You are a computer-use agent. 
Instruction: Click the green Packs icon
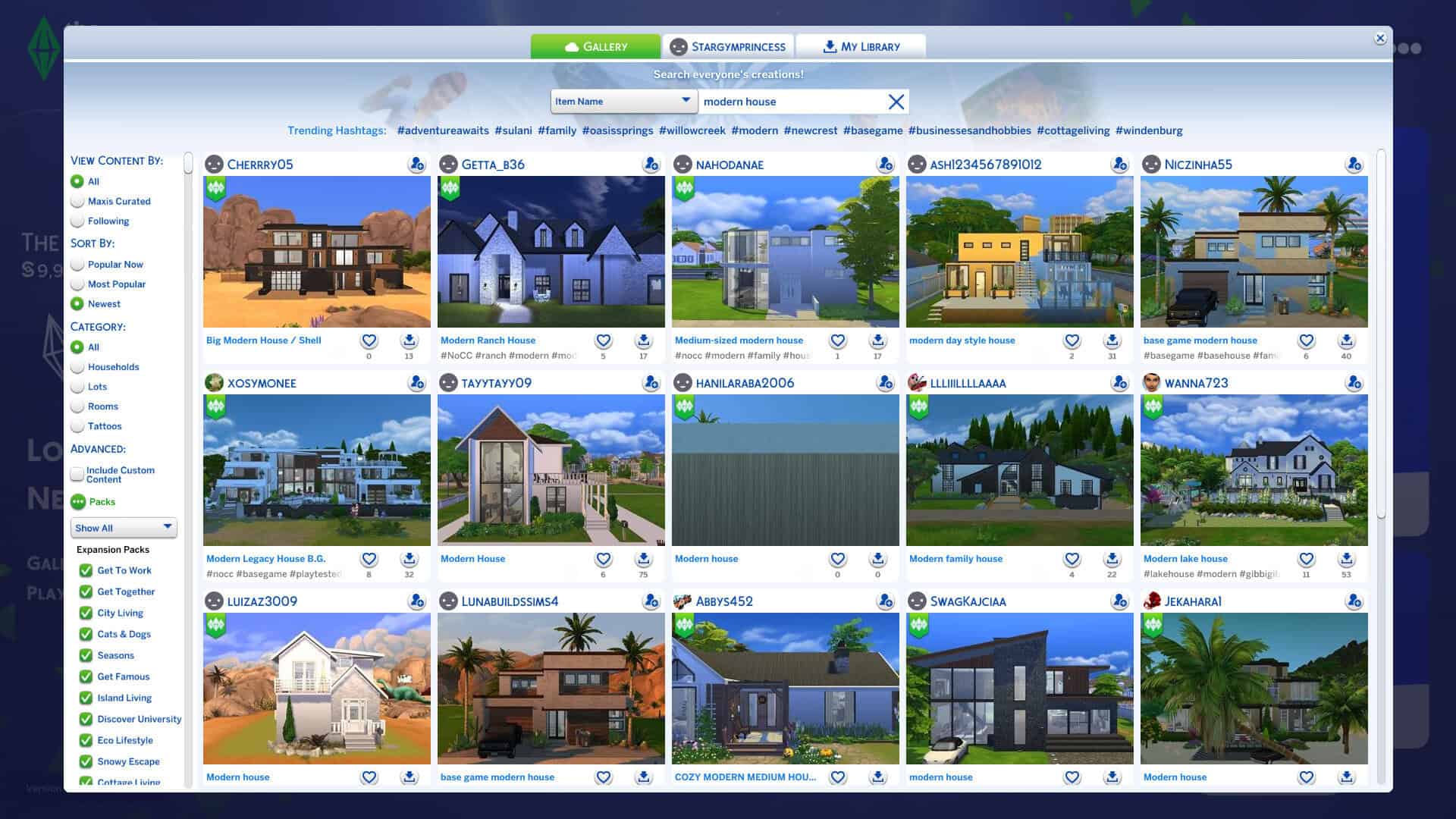tap(78, 502)
